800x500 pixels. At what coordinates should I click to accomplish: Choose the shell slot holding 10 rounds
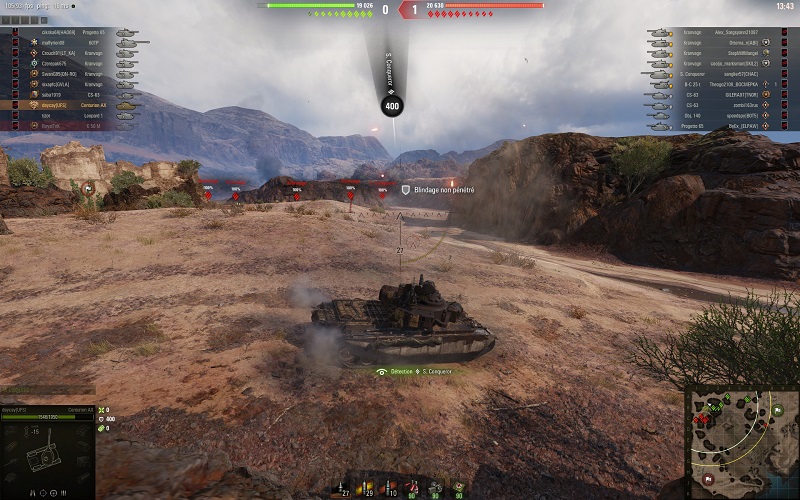tap(391, 488)
